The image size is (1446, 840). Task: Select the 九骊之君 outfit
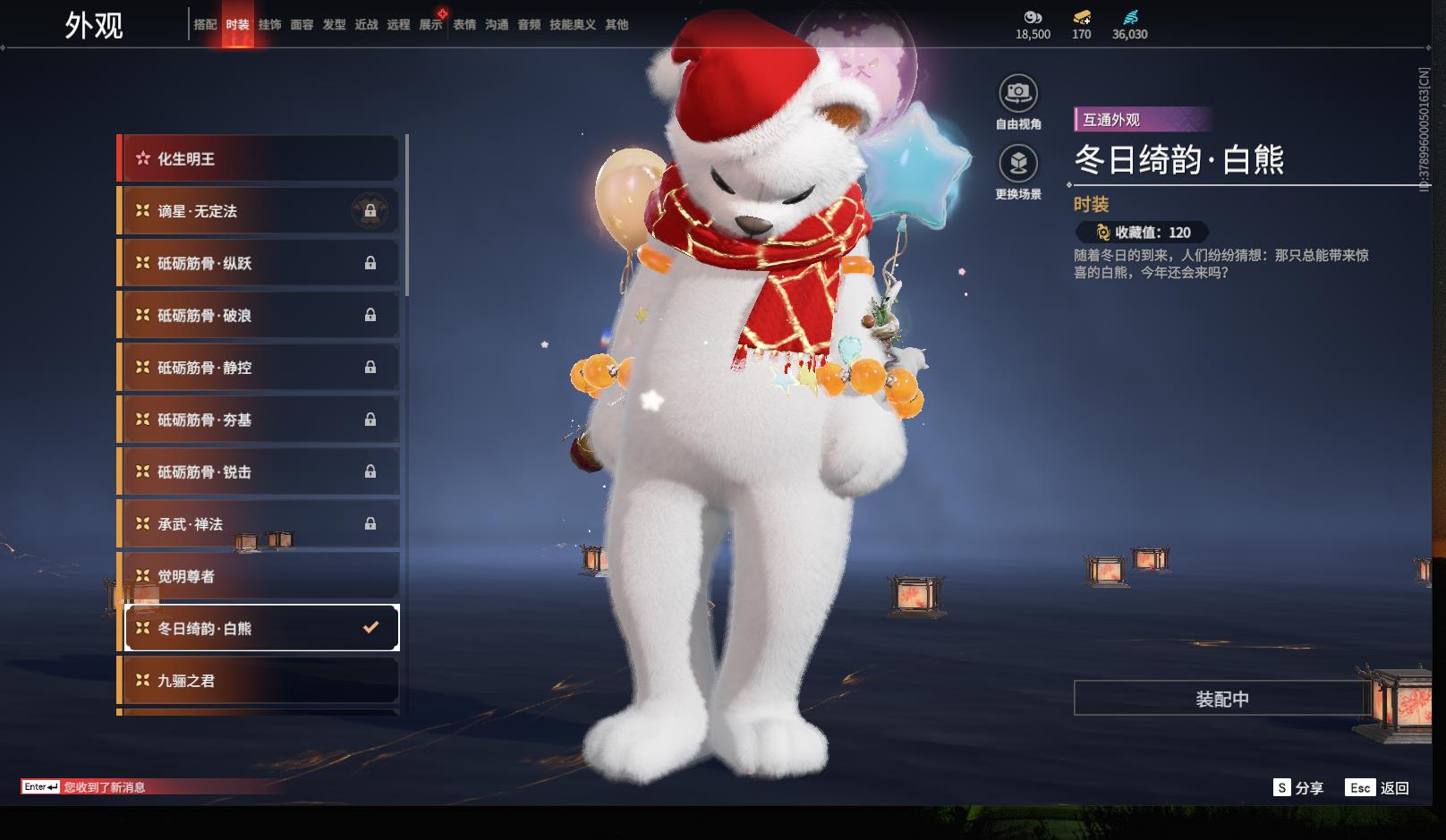point(259,681)
